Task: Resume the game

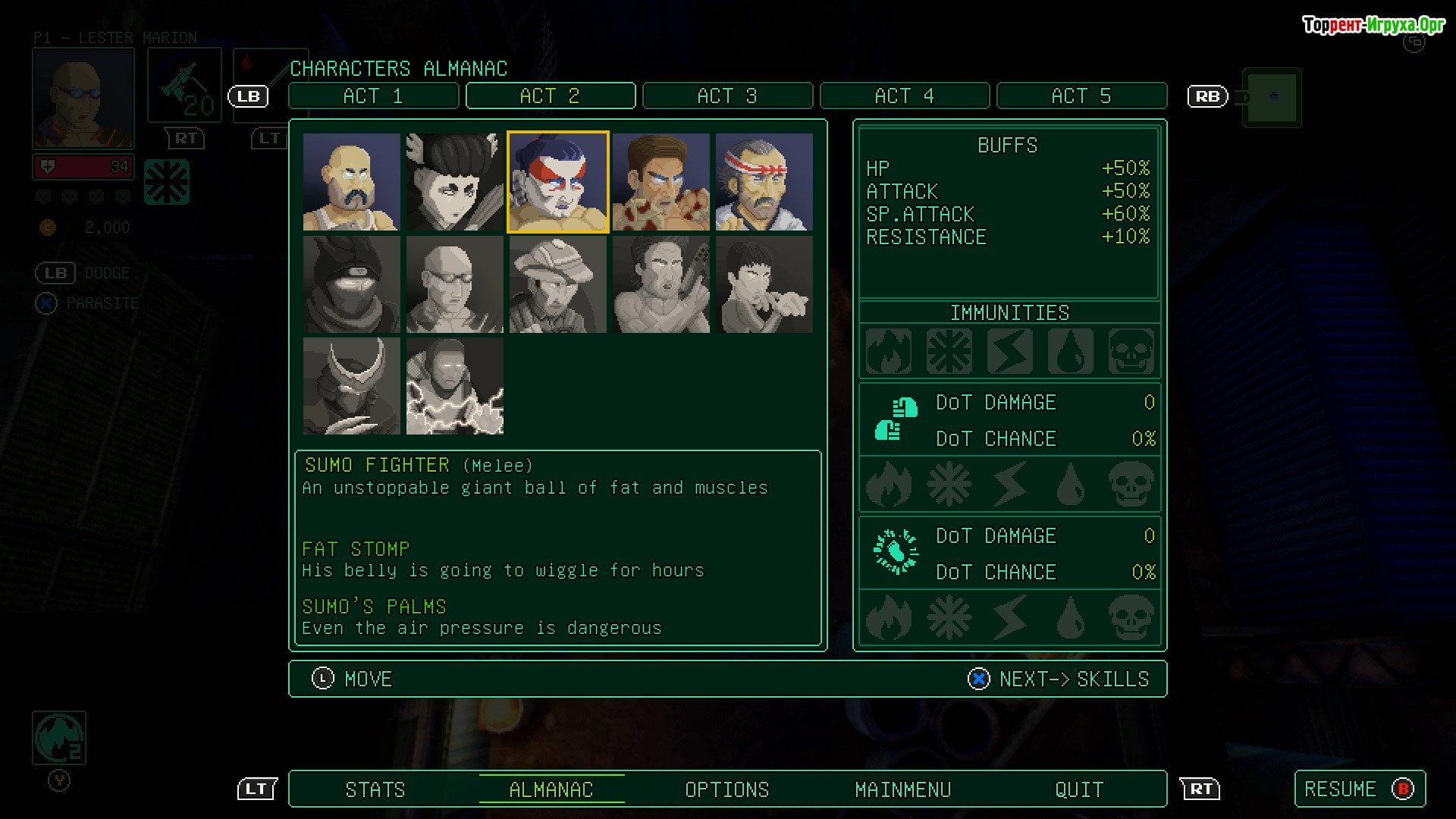Action: pos(1359,789)
